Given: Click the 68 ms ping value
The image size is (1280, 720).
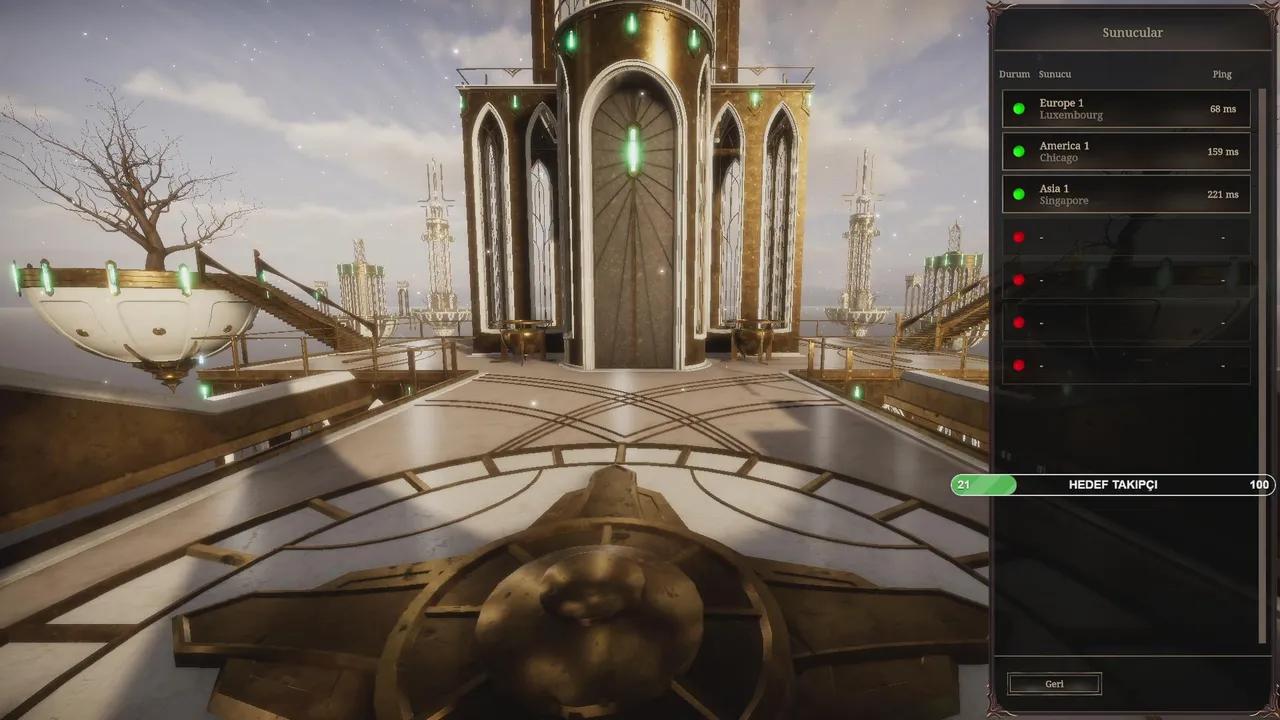Looking at the screenshot, I should click(1222, 108).
